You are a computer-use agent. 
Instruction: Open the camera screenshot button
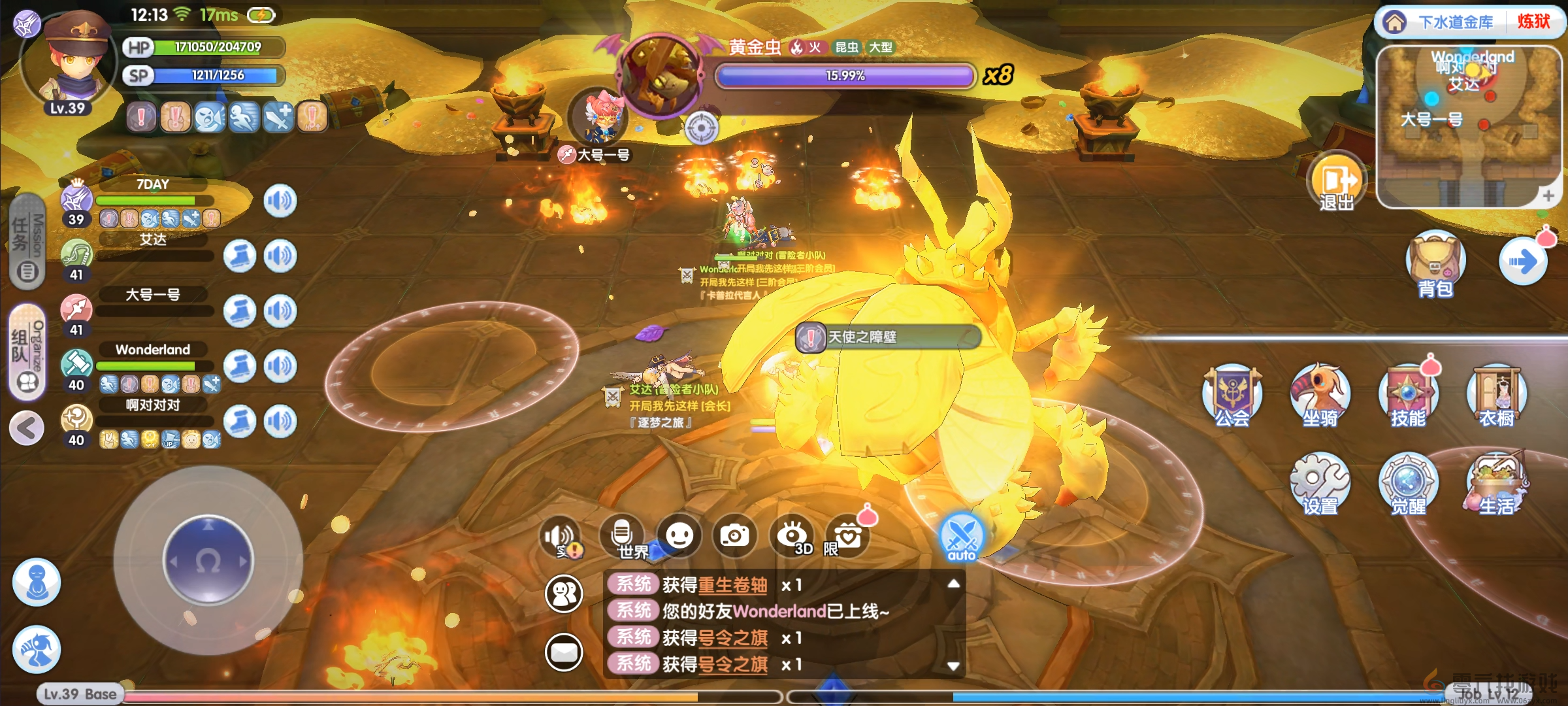tap(735, 536)
